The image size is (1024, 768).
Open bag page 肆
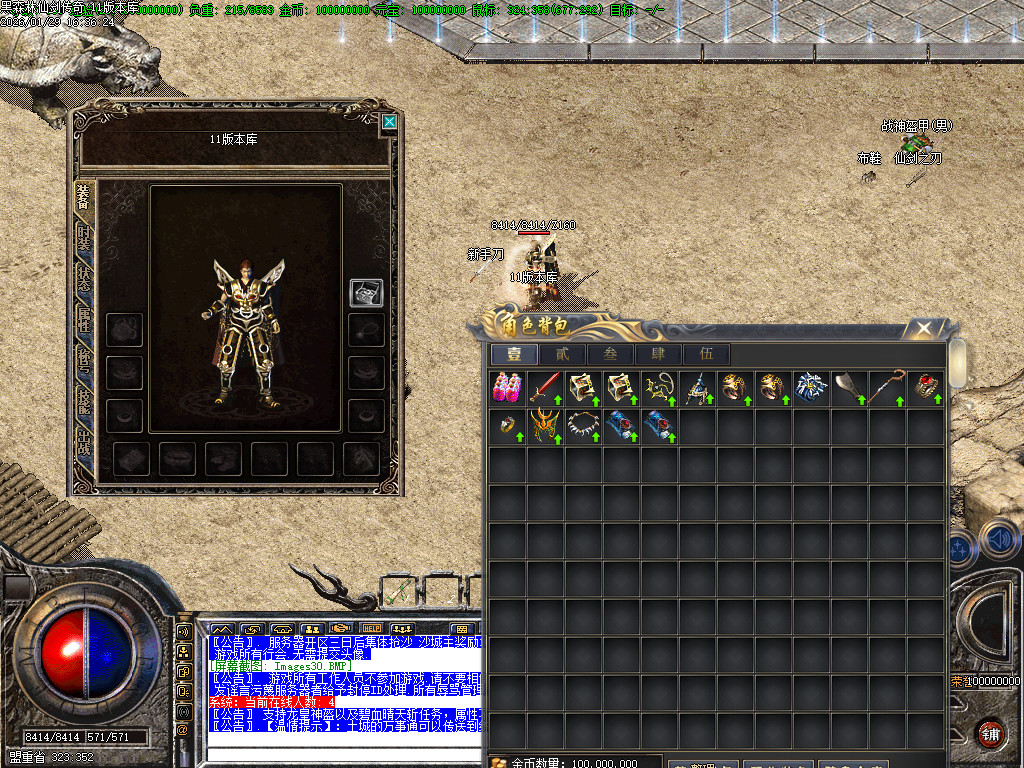[658, 354]
